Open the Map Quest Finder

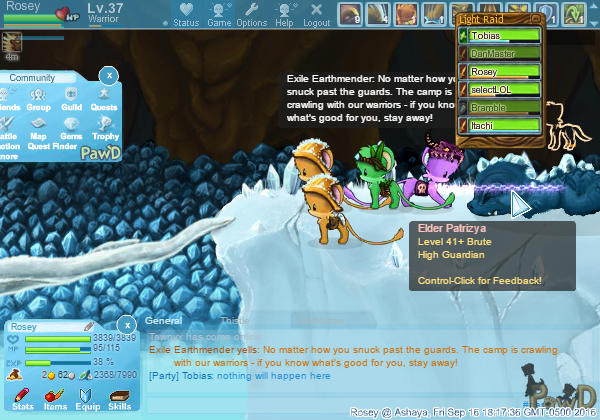pos(39,127)
